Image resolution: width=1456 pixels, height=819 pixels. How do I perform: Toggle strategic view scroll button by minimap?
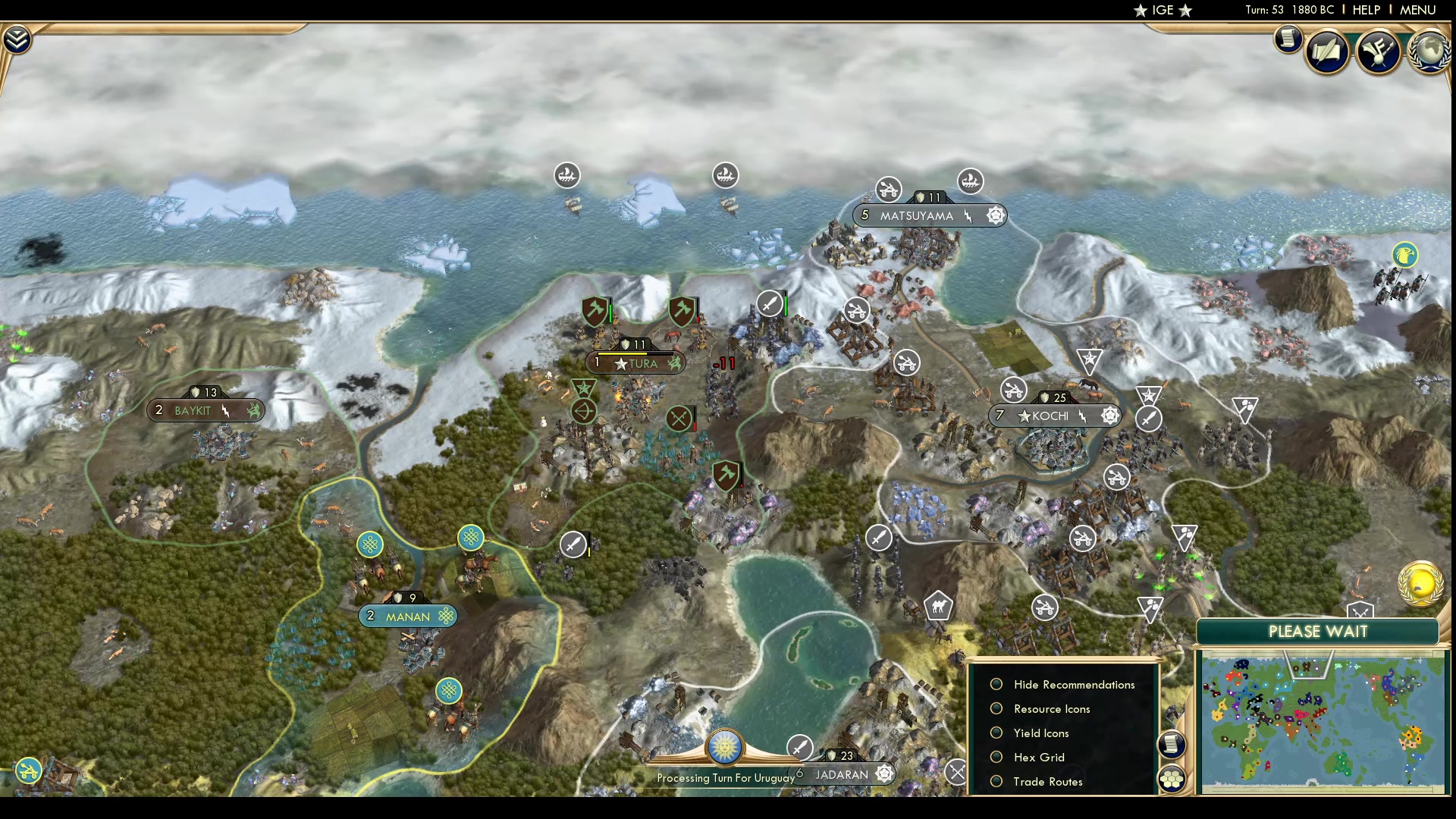pyautogui.click(x=1172, y=744)
